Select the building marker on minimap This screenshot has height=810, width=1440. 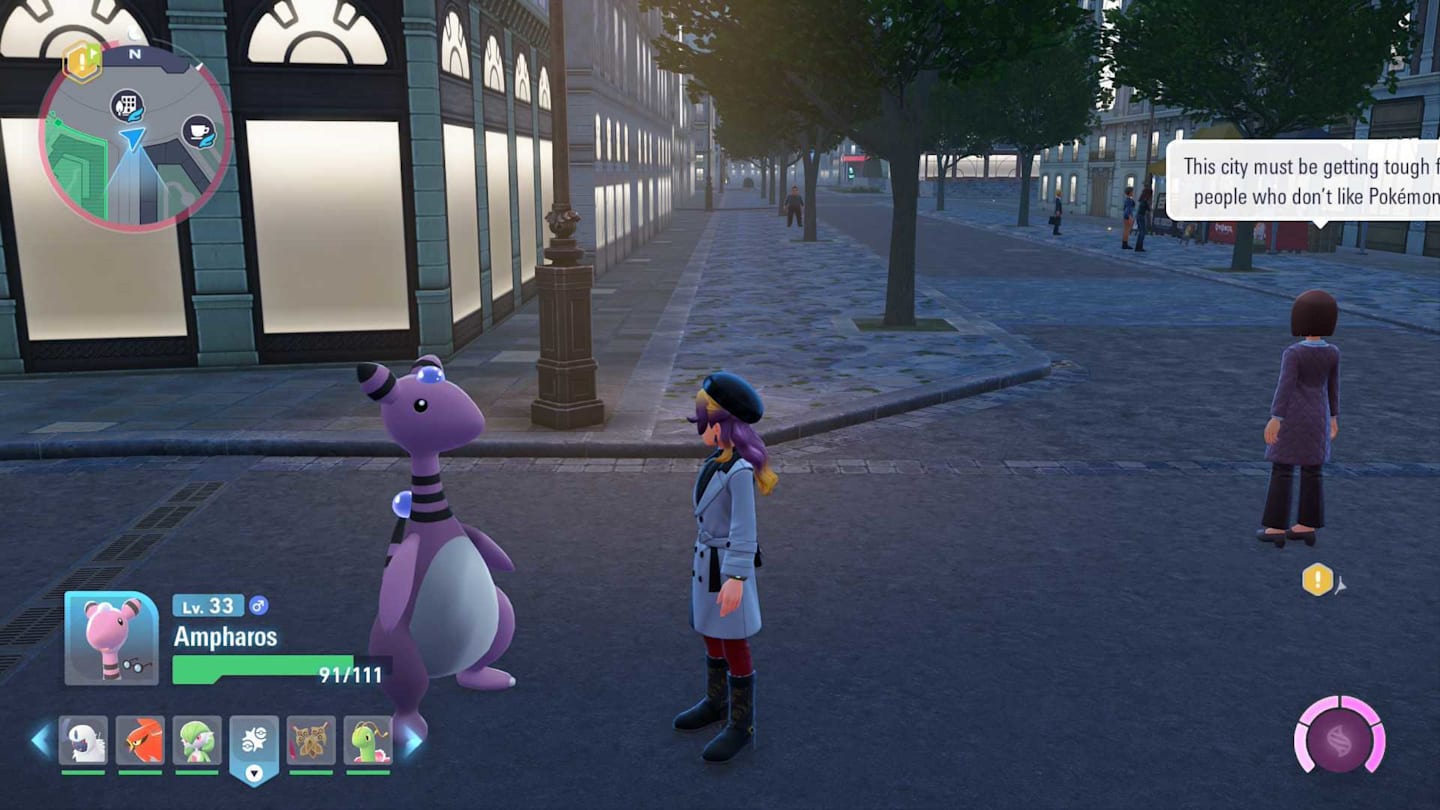click(127, 104)
